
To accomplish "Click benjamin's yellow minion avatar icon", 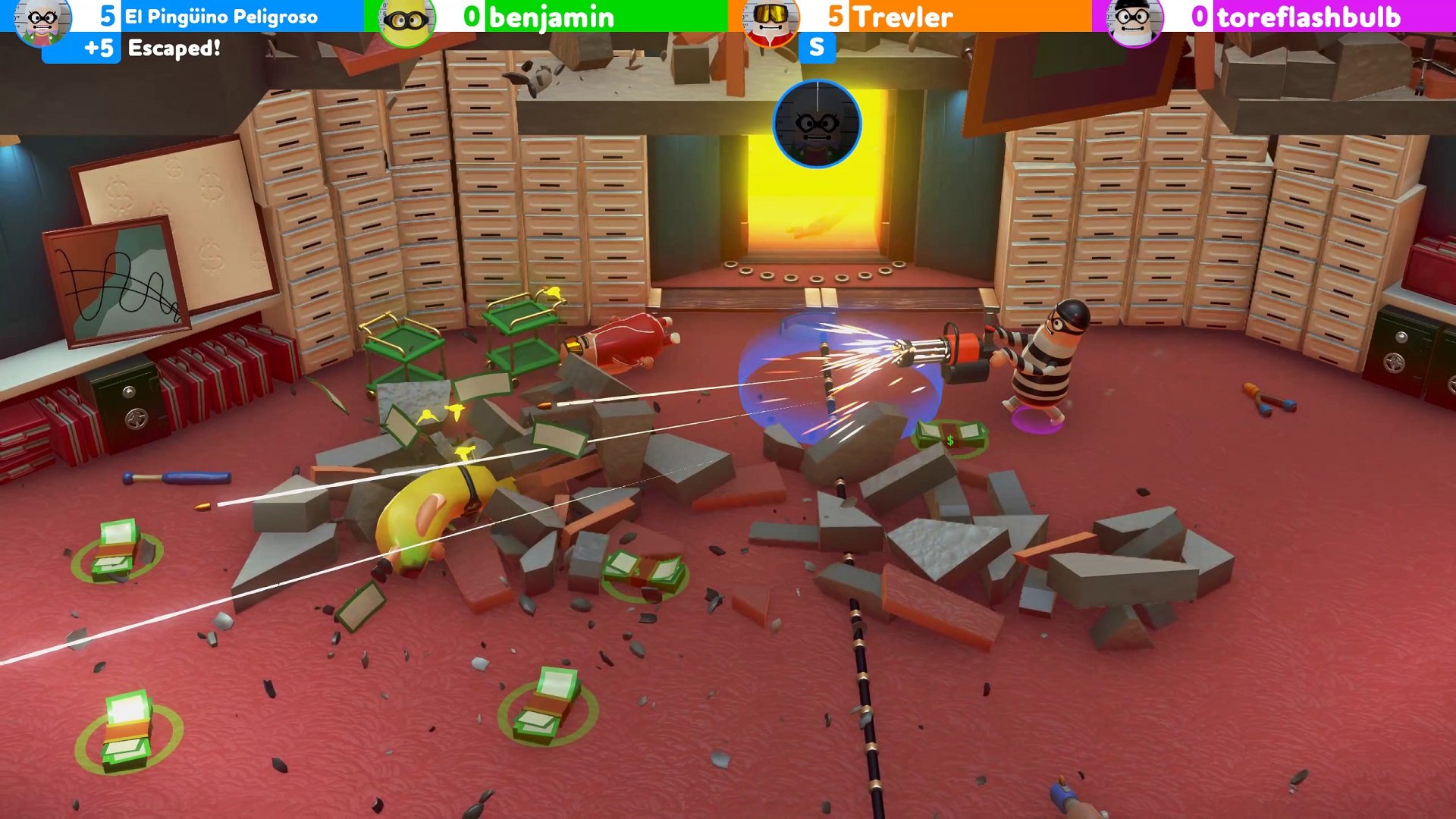I will point(407,19).
